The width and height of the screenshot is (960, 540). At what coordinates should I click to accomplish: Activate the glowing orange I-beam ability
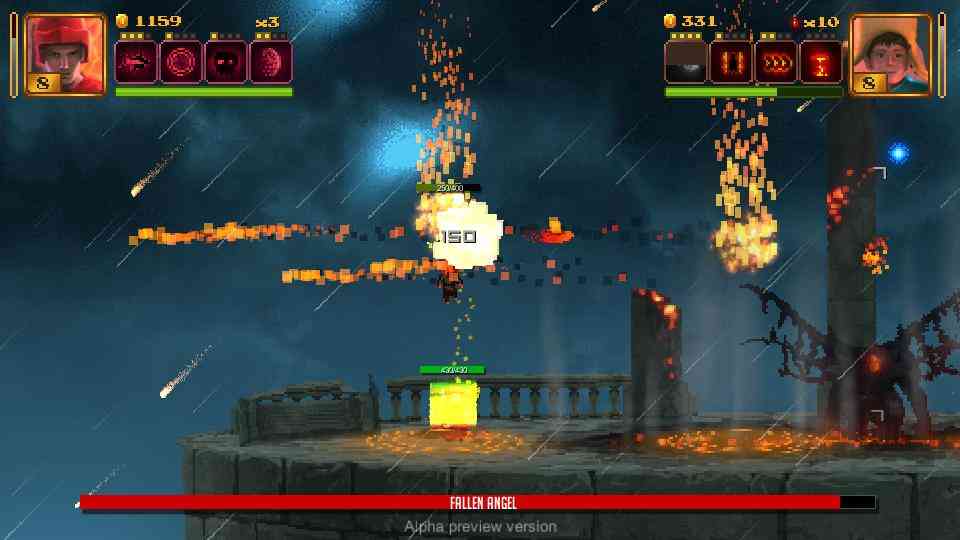pyautogui.click(x=821, y=62)
